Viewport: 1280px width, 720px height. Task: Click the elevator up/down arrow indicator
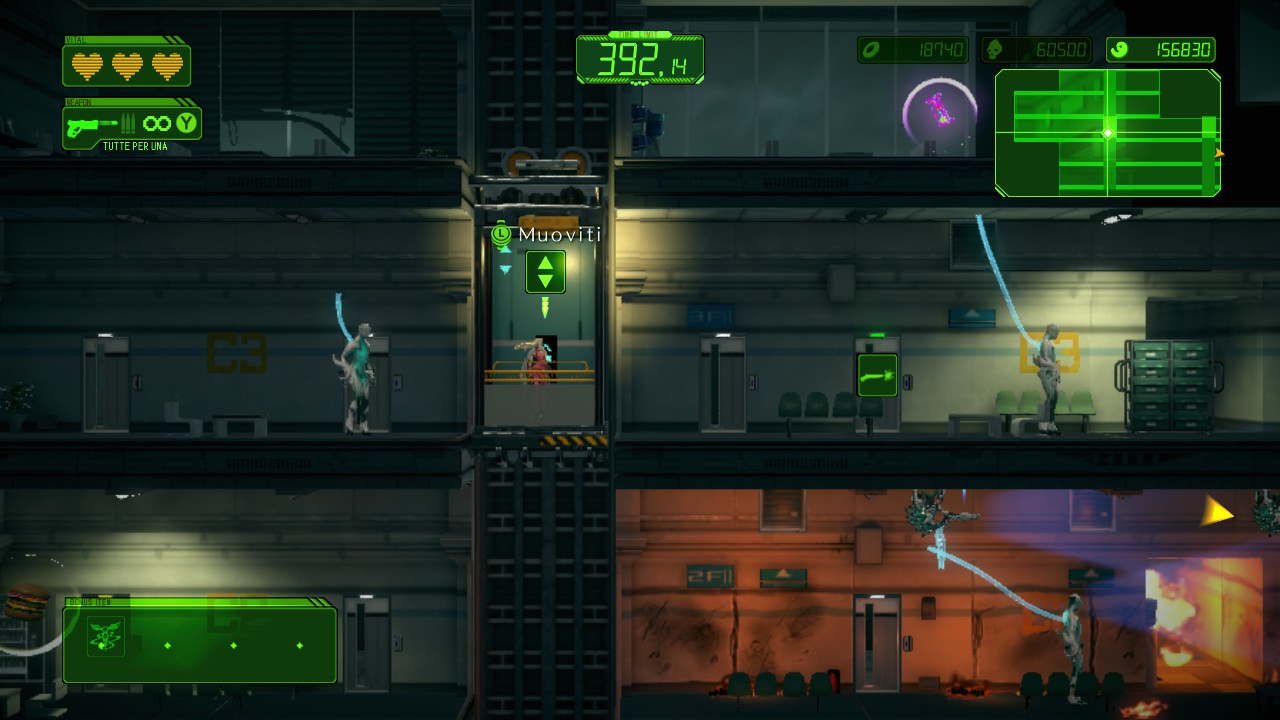pos(545,271)
